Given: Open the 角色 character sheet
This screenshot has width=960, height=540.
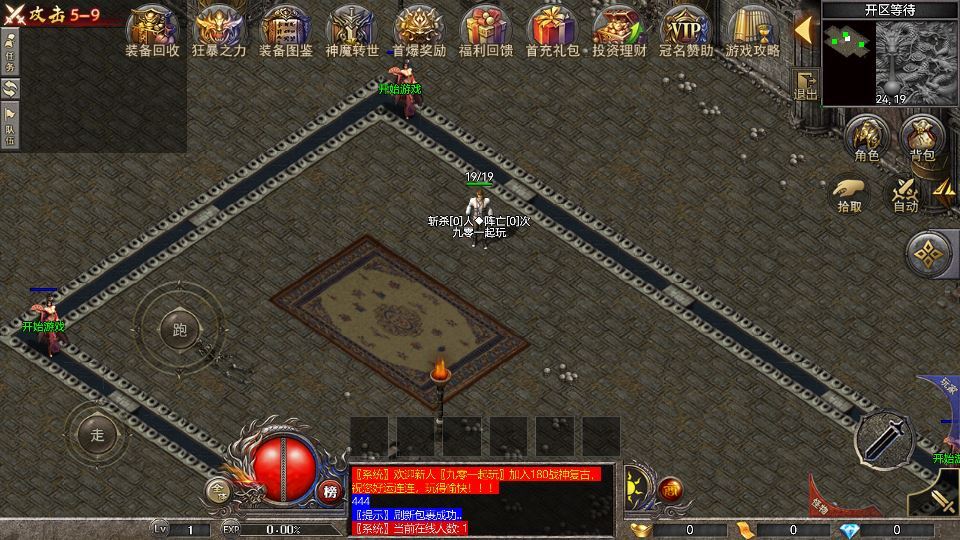Looking at the screenshot, I should click(x=866, y=138).
